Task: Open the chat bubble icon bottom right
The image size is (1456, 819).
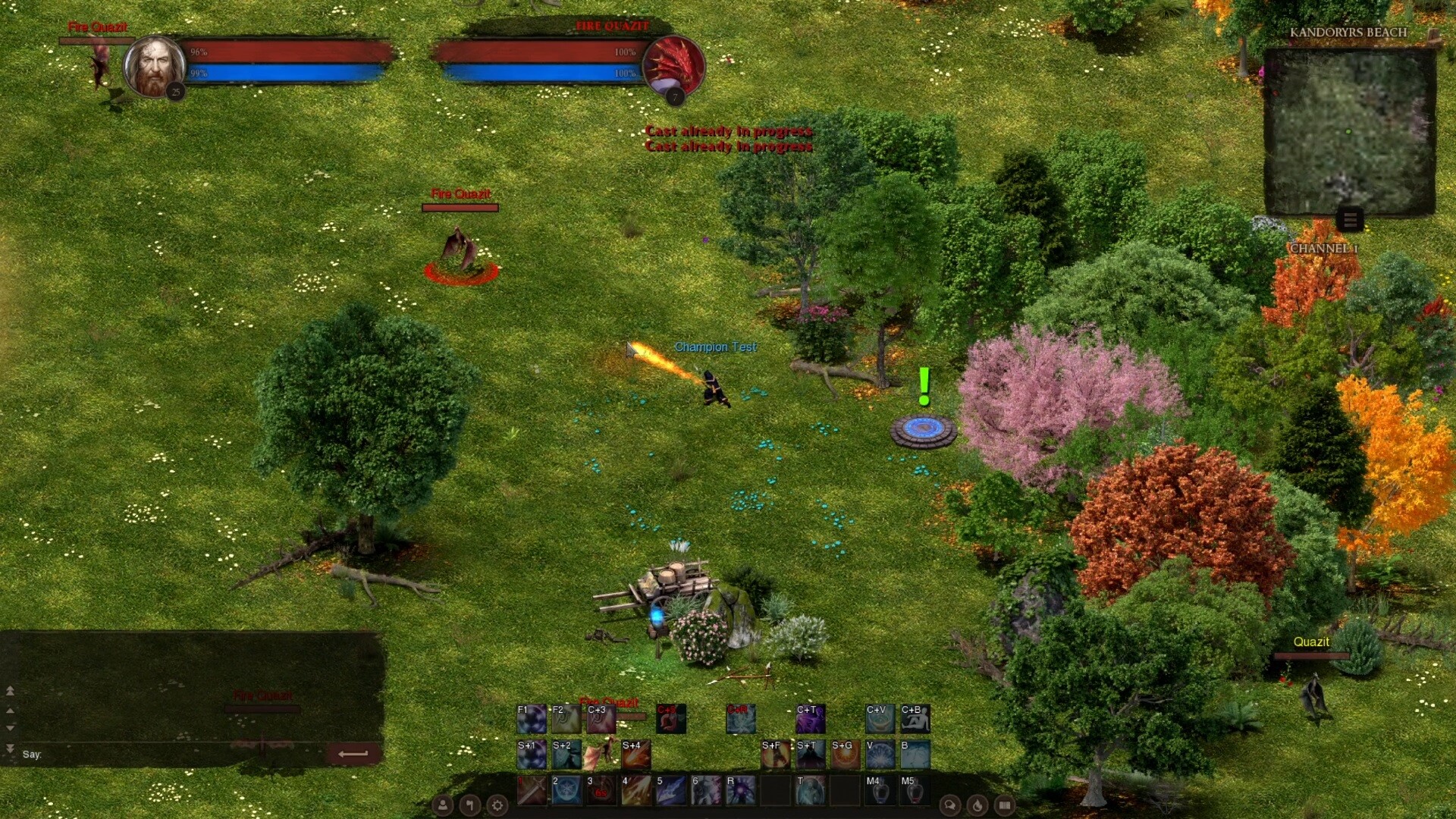Action: [x=951, y=805]
